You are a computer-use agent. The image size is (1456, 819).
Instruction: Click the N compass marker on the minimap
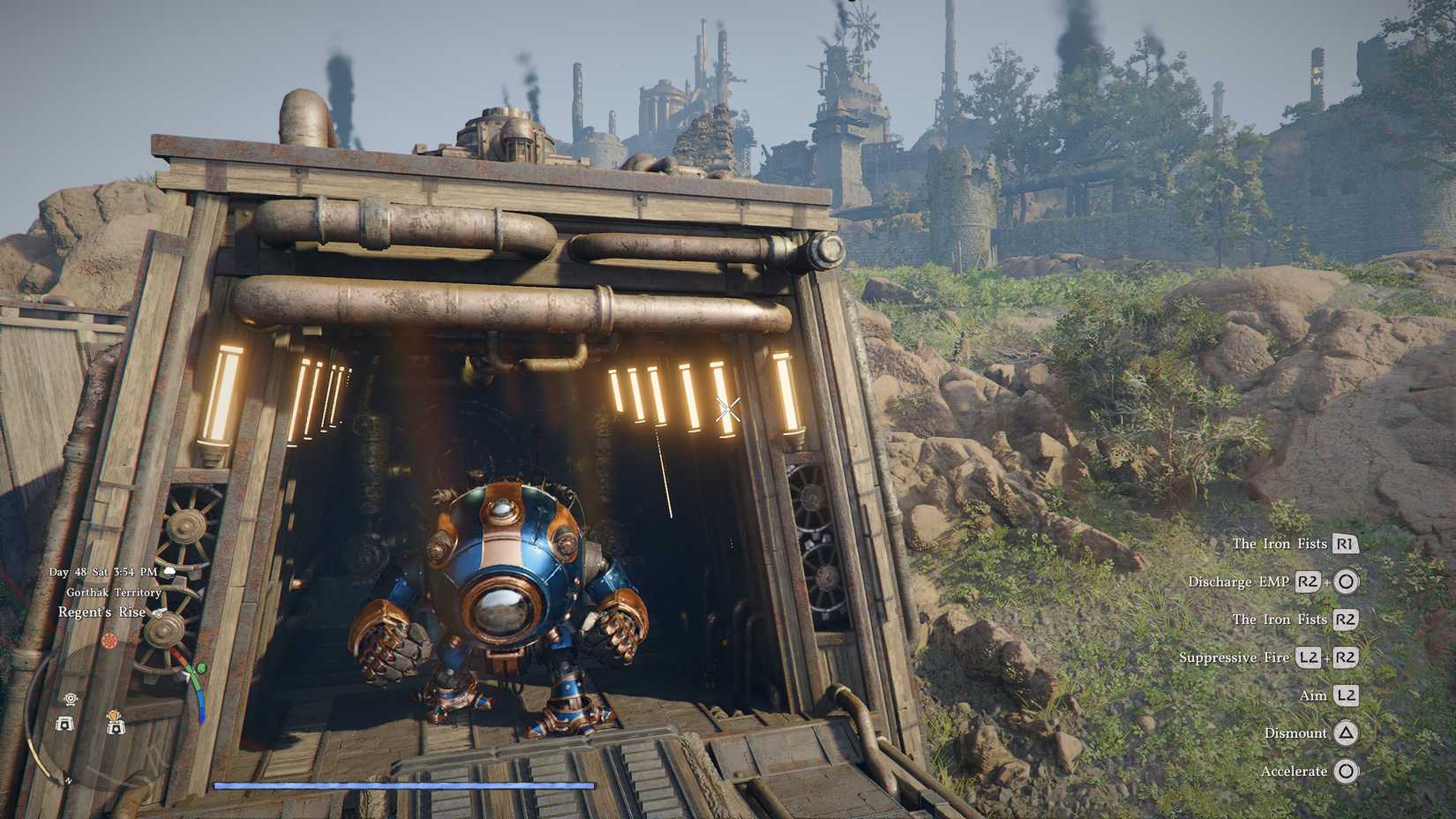pos(68,779)
